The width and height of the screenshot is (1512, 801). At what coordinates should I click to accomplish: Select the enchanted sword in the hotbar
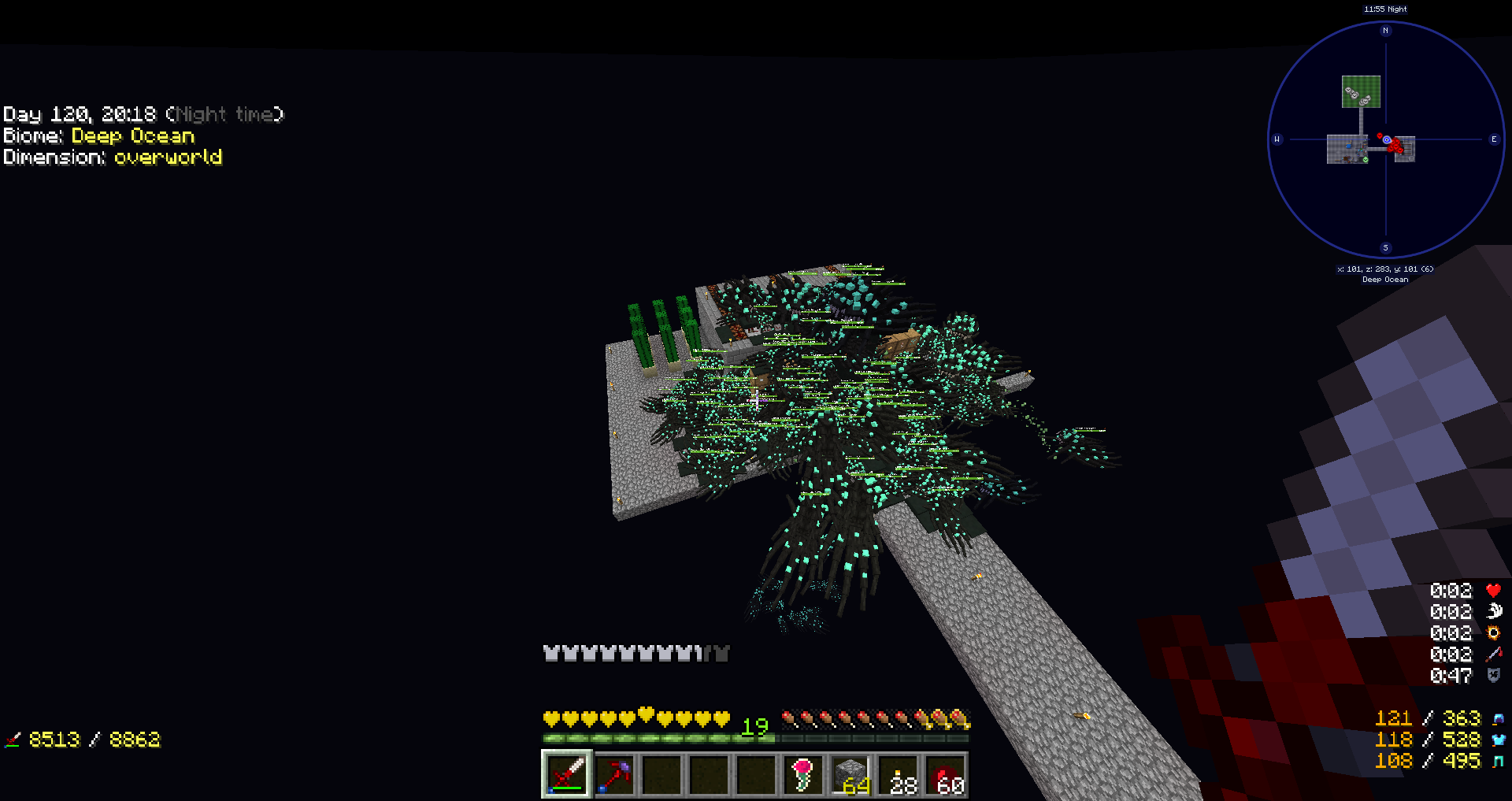point(566,775)
